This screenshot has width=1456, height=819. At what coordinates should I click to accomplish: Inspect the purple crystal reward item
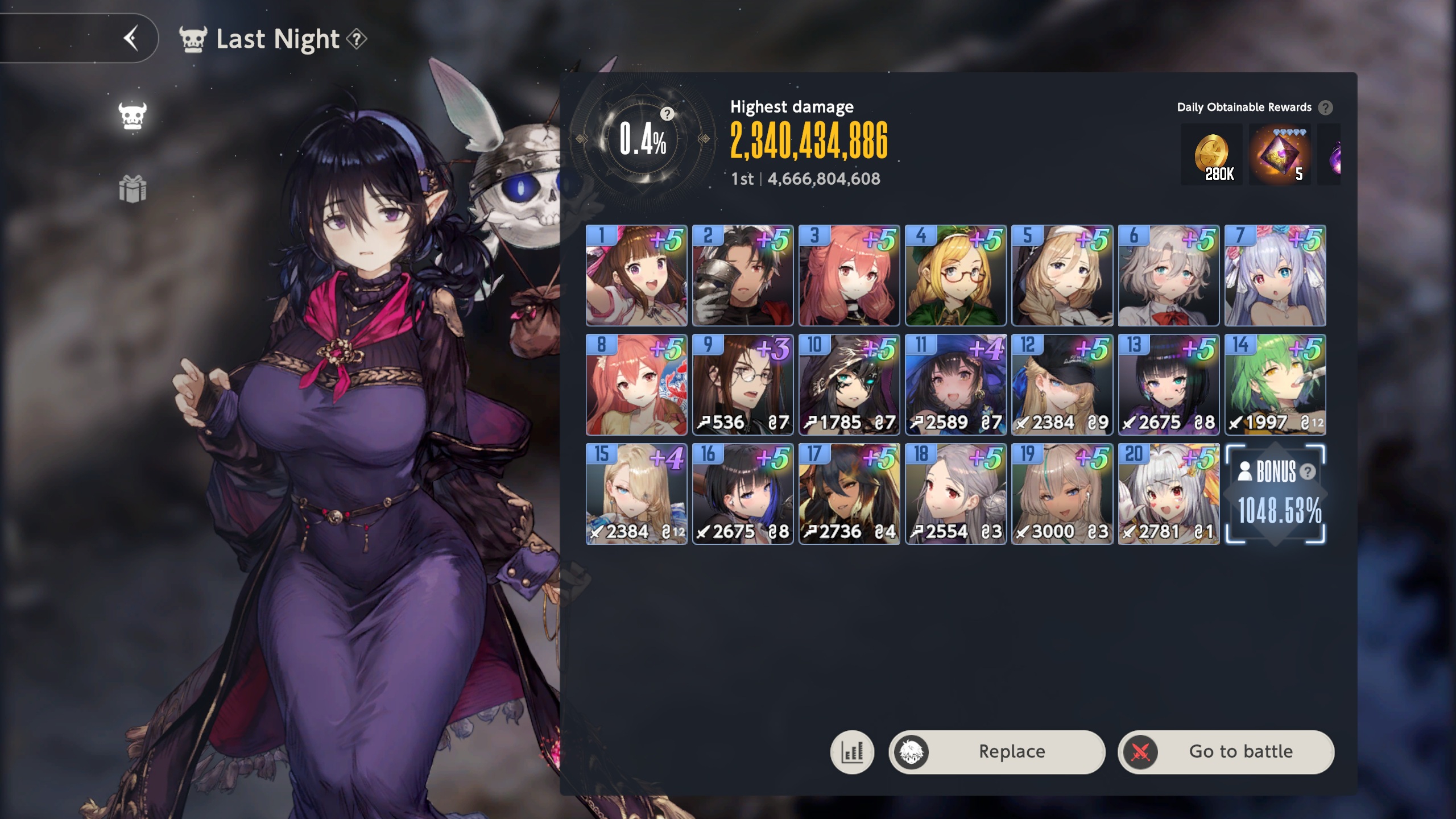(1280, 154)
